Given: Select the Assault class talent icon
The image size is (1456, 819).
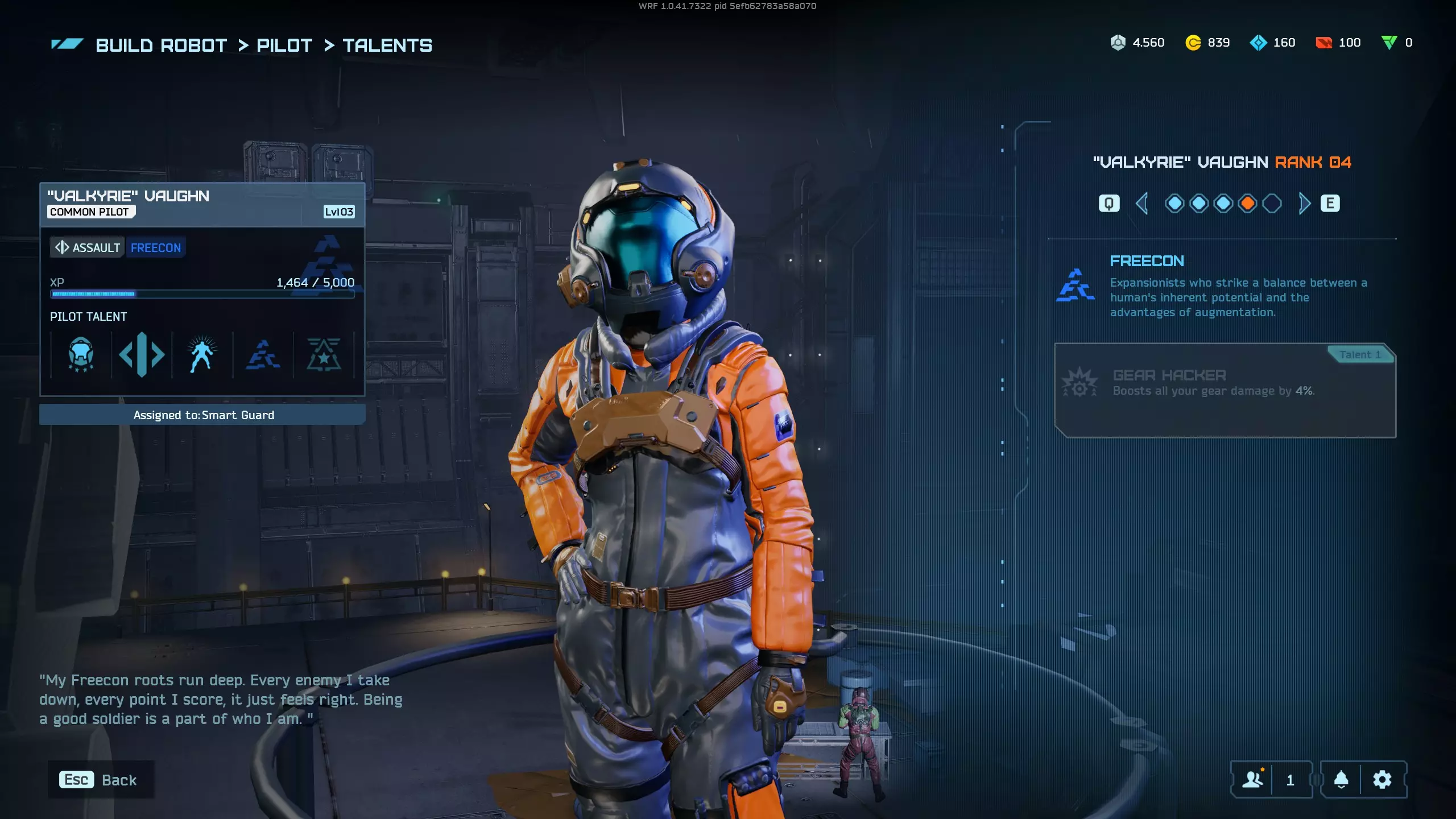Looking at the screenshot, I should coord(142,355).
